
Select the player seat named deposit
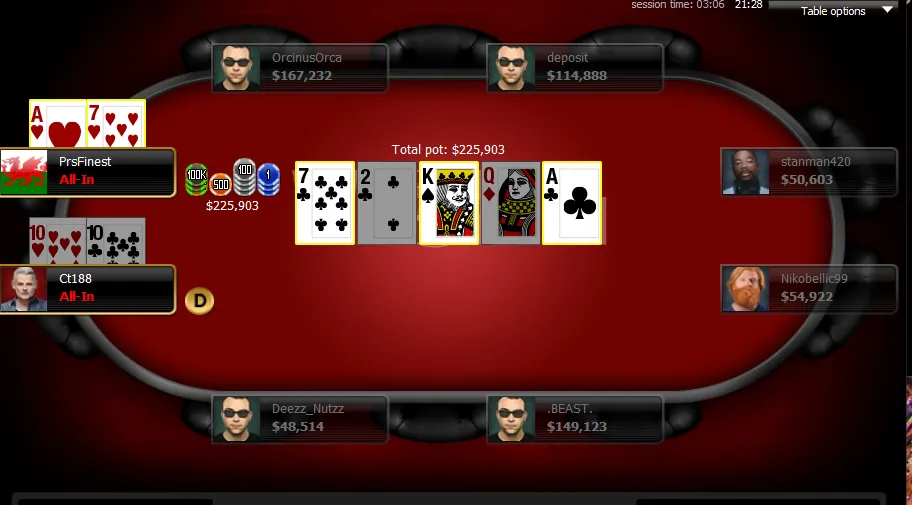pos(575,67)
